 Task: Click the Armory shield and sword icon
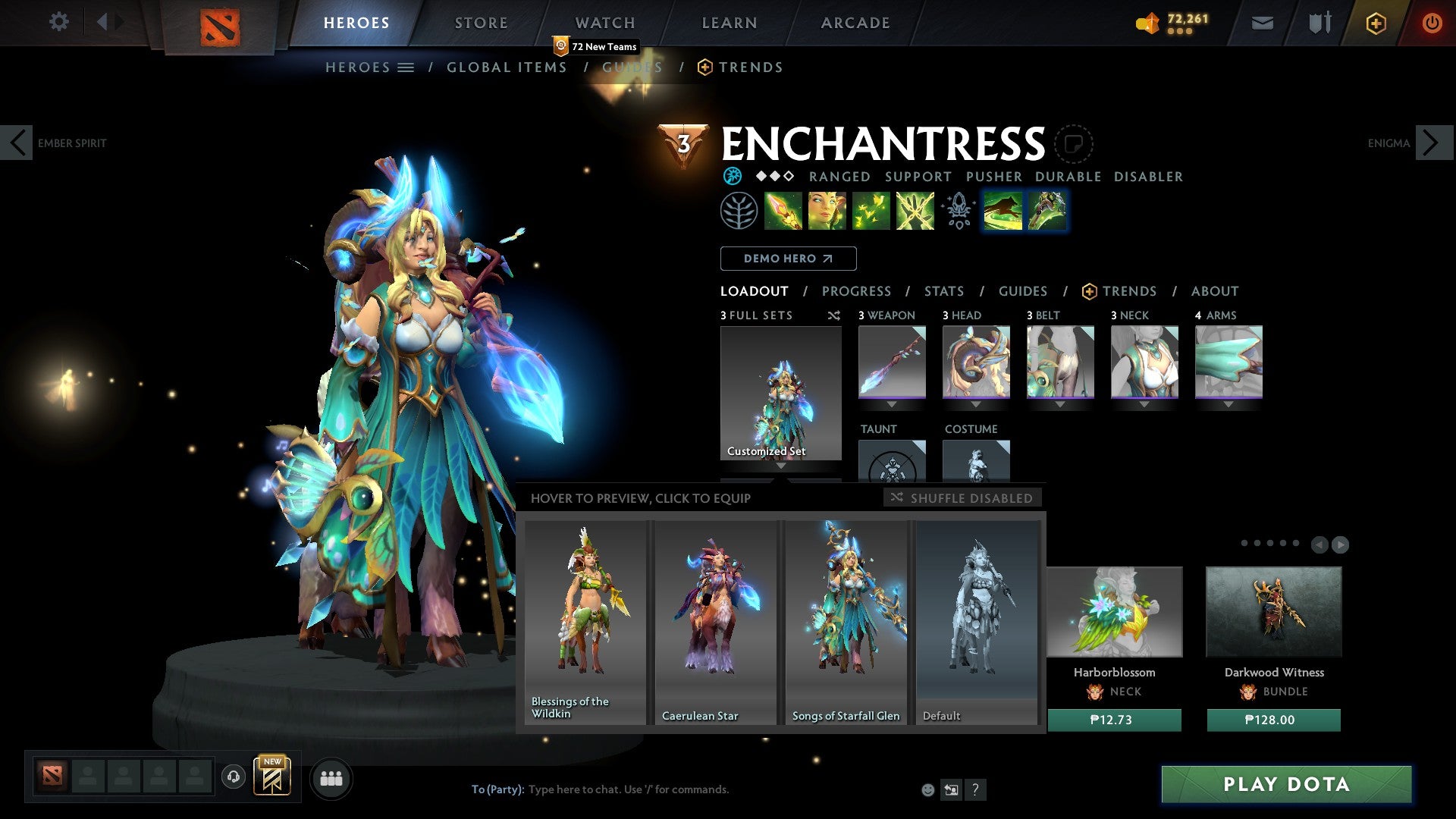[x=1319, y=23]
